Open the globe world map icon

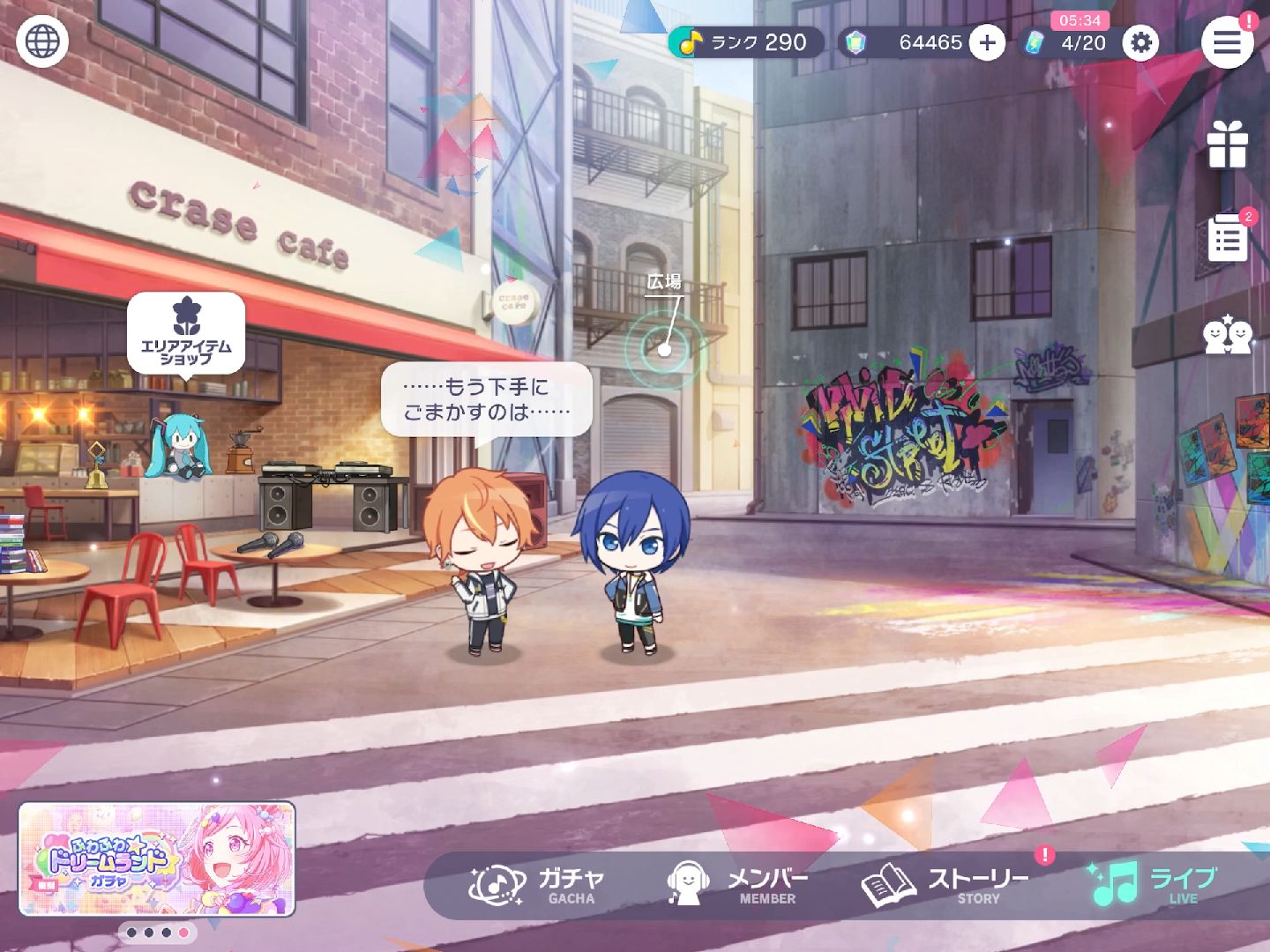pos(42,41)
